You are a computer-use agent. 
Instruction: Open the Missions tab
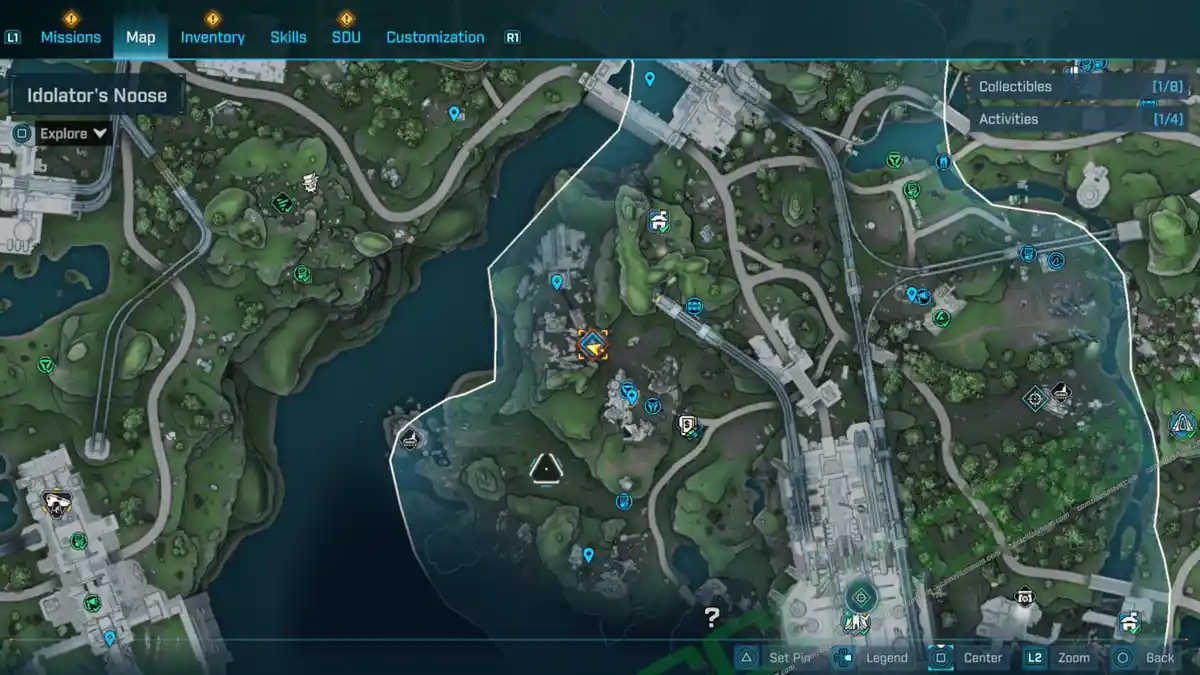pyautogui.click(x=70, y=37)
